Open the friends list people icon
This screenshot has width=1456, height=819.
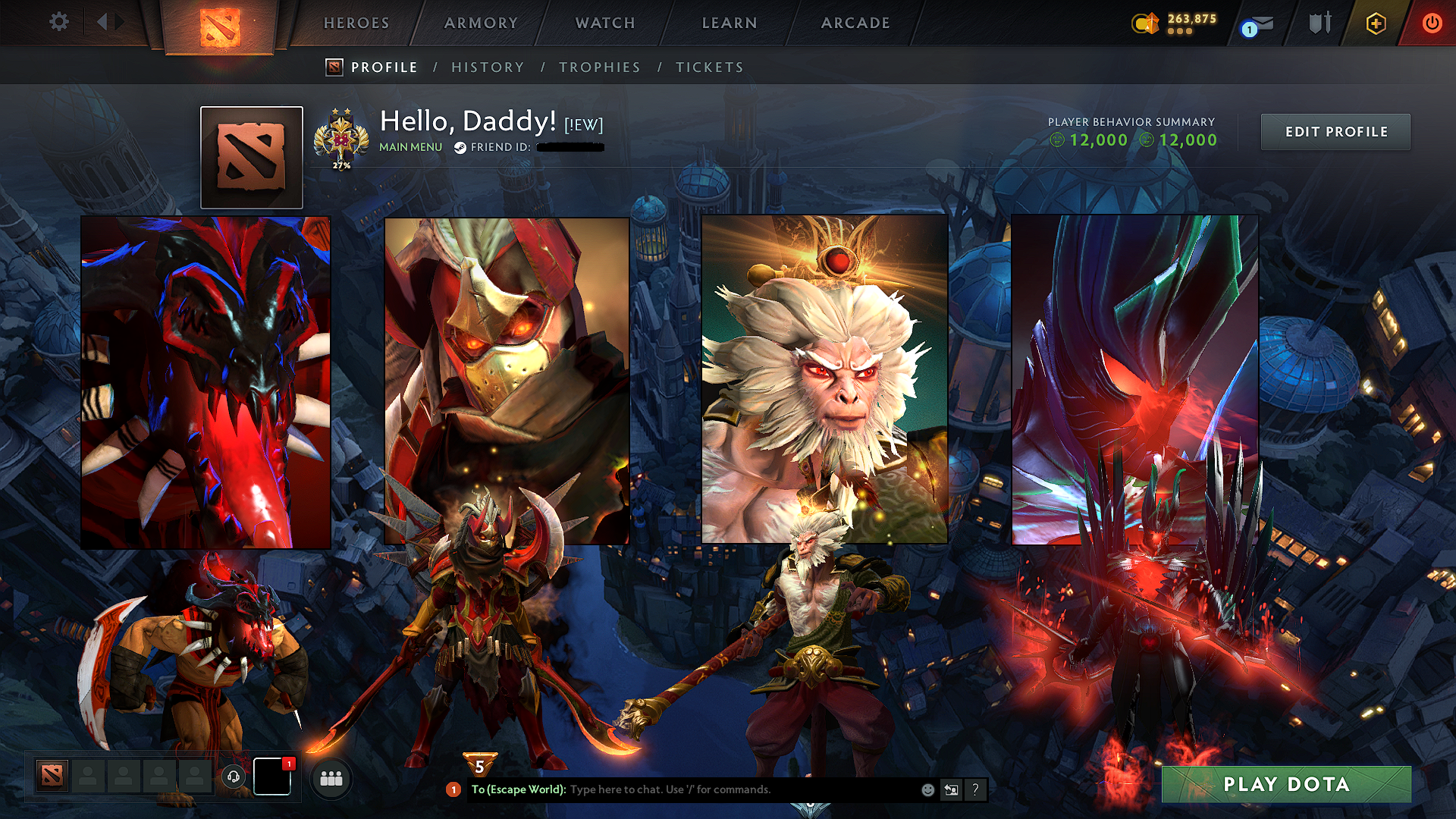(331, 778)
